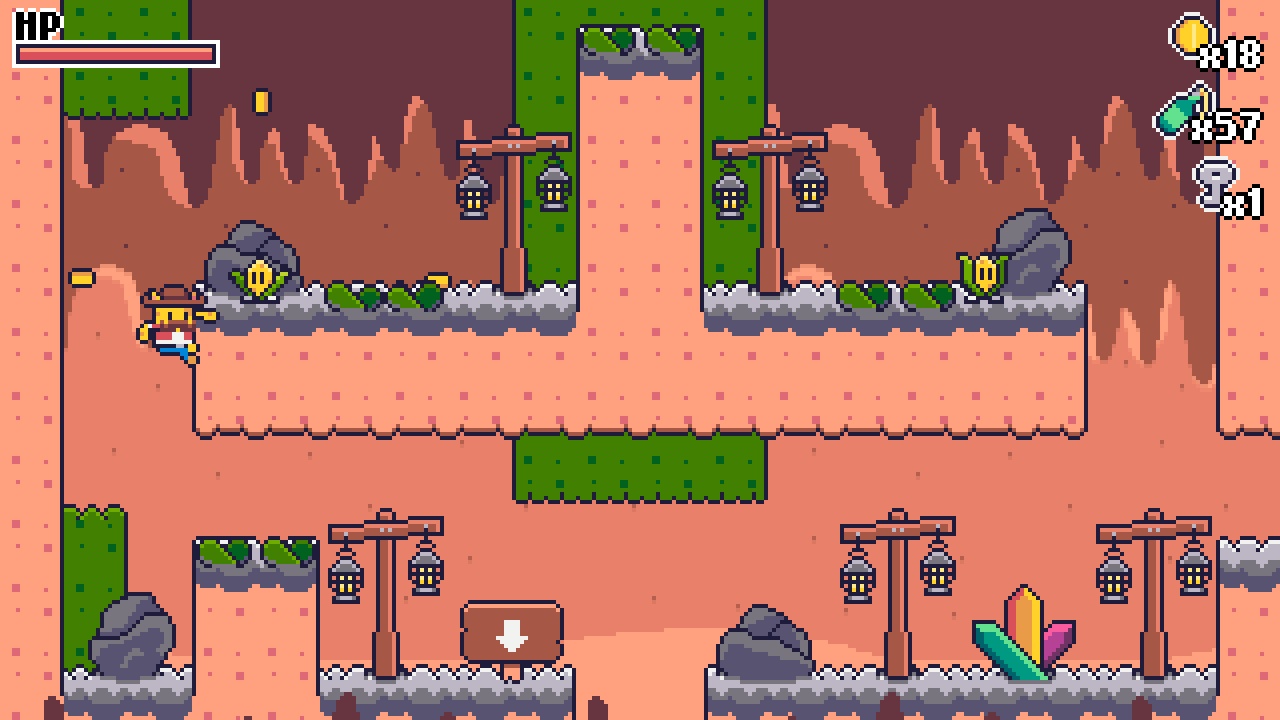Click the down-arrow wooden sign
The height and width of the screenshot is (720, 1280).
[512, 630]
